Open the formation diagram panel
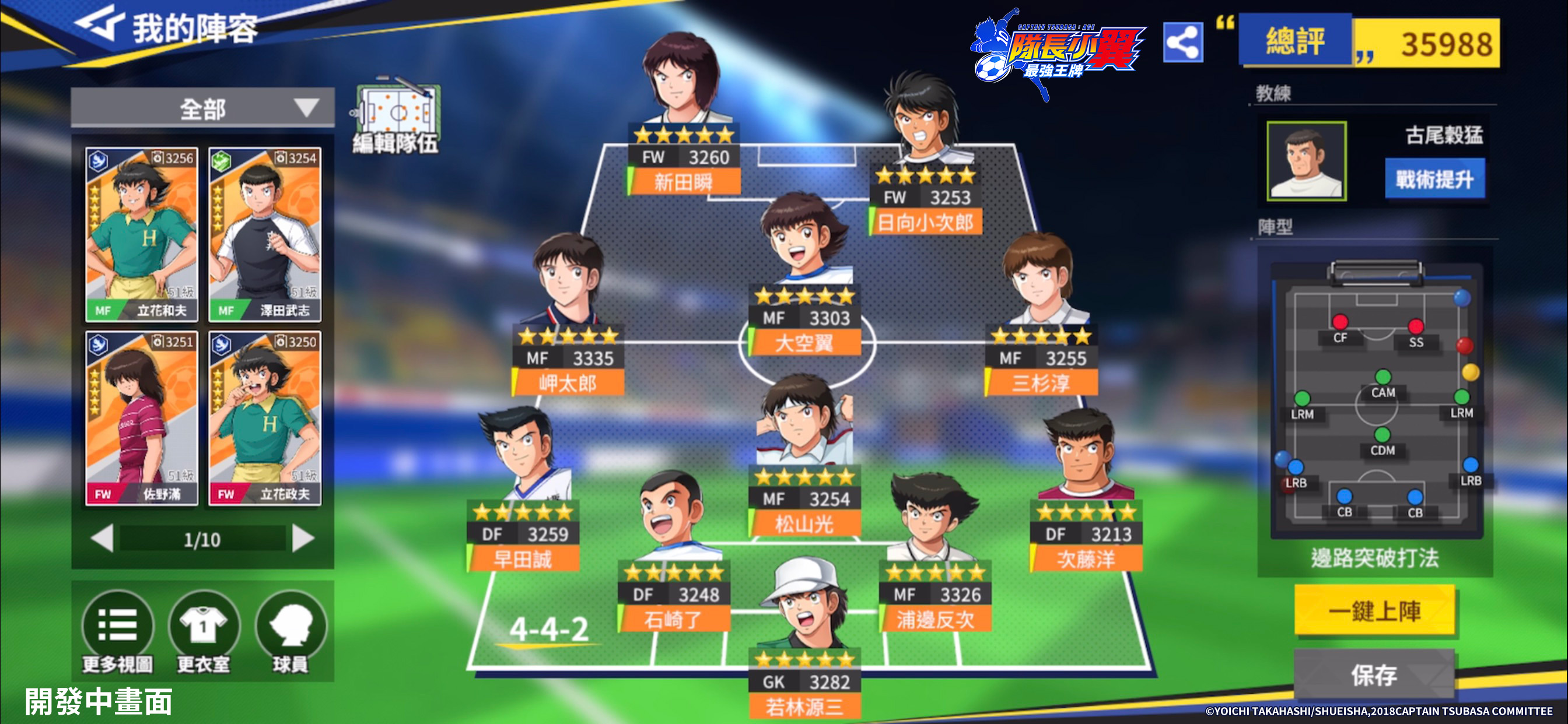The height and width of the screenshot is (724, 1568). coord(1376,402)
